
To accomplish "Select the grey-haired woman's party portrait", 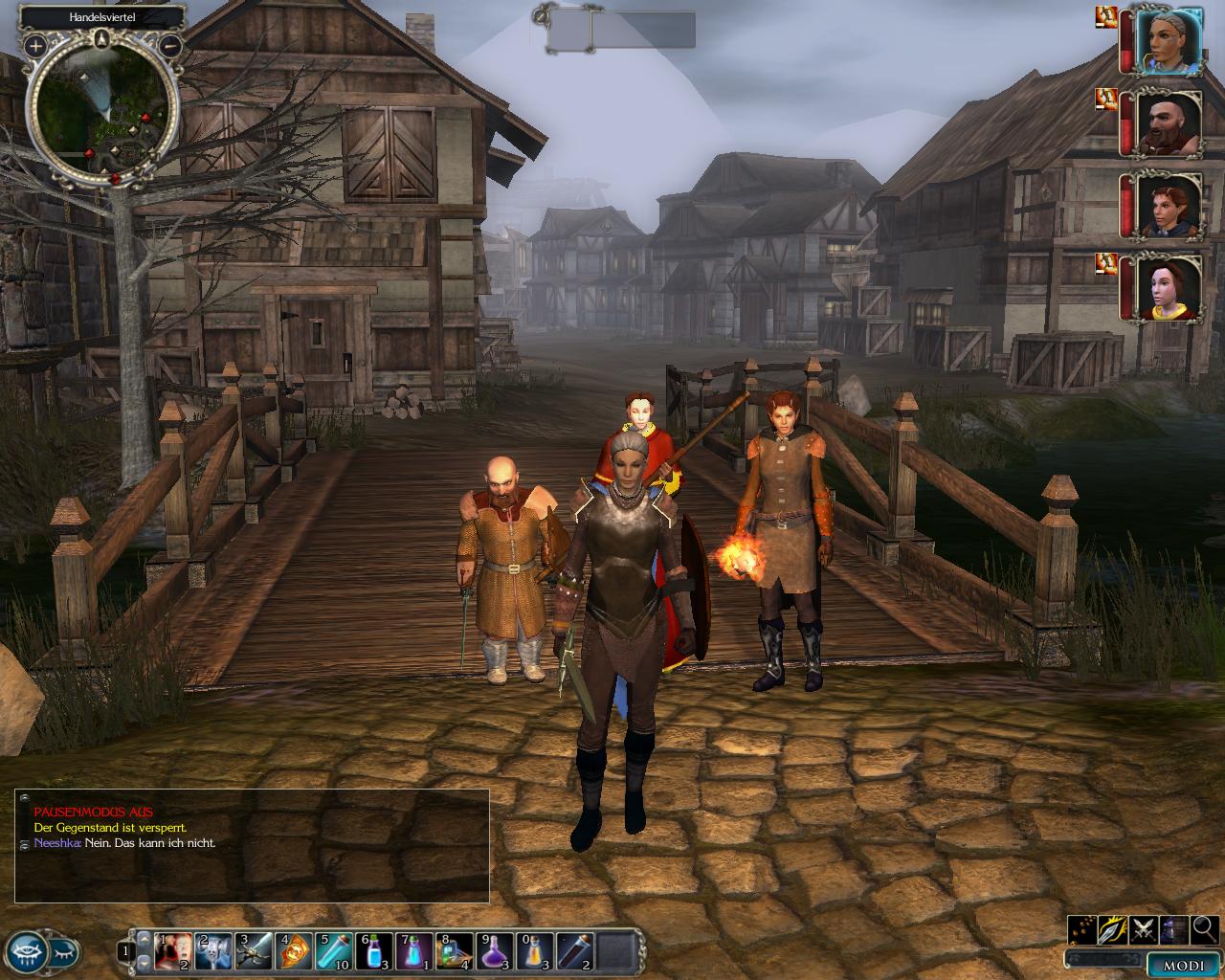I will click(1168, 41).
